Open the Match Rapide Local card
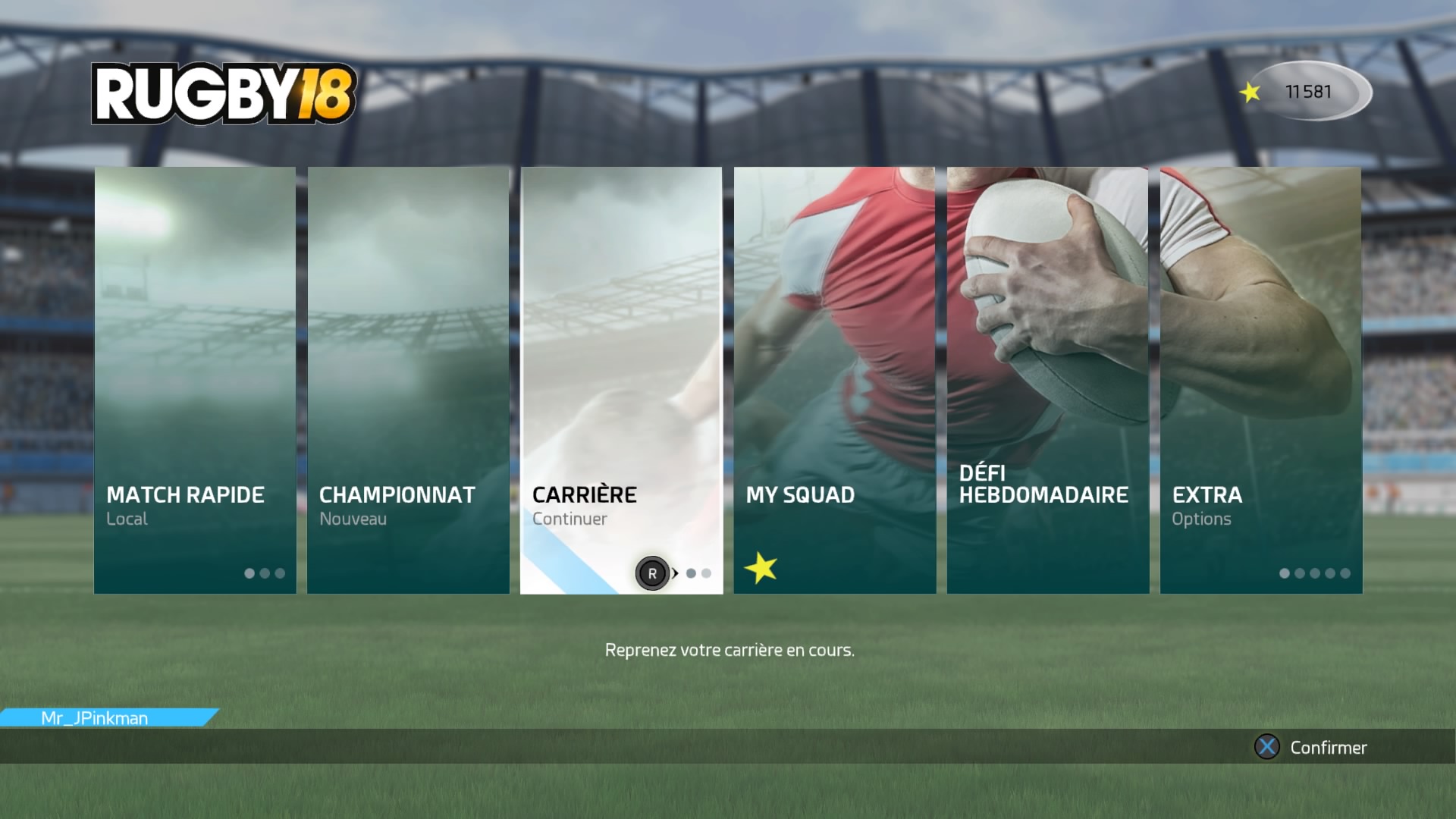Screen dimensions: 1456x819 click(195, 356)
